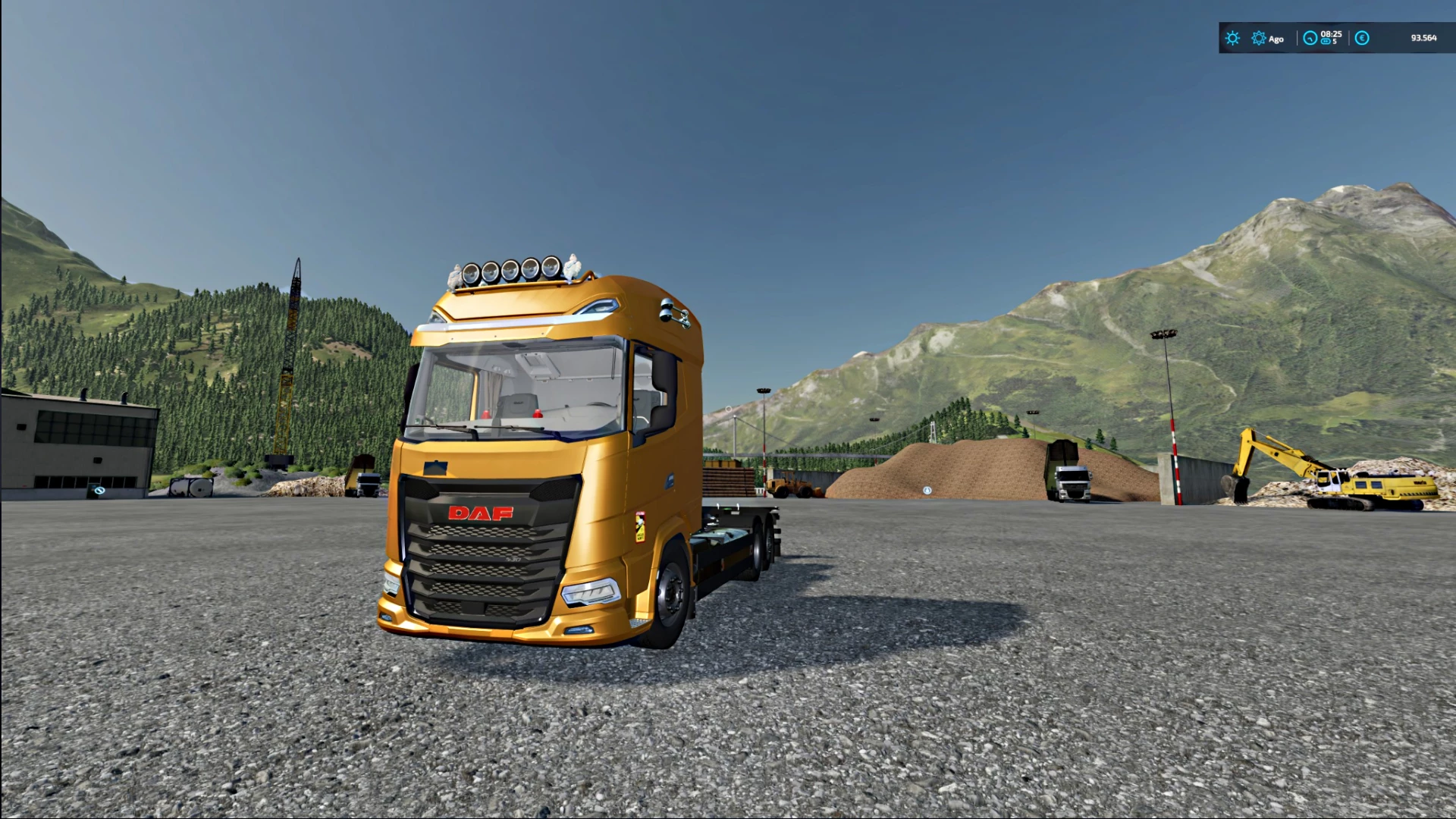Click the blue marker on the woodchip pile
Viewport: 1456px width, 819px height.
click(x=927, y=490)
